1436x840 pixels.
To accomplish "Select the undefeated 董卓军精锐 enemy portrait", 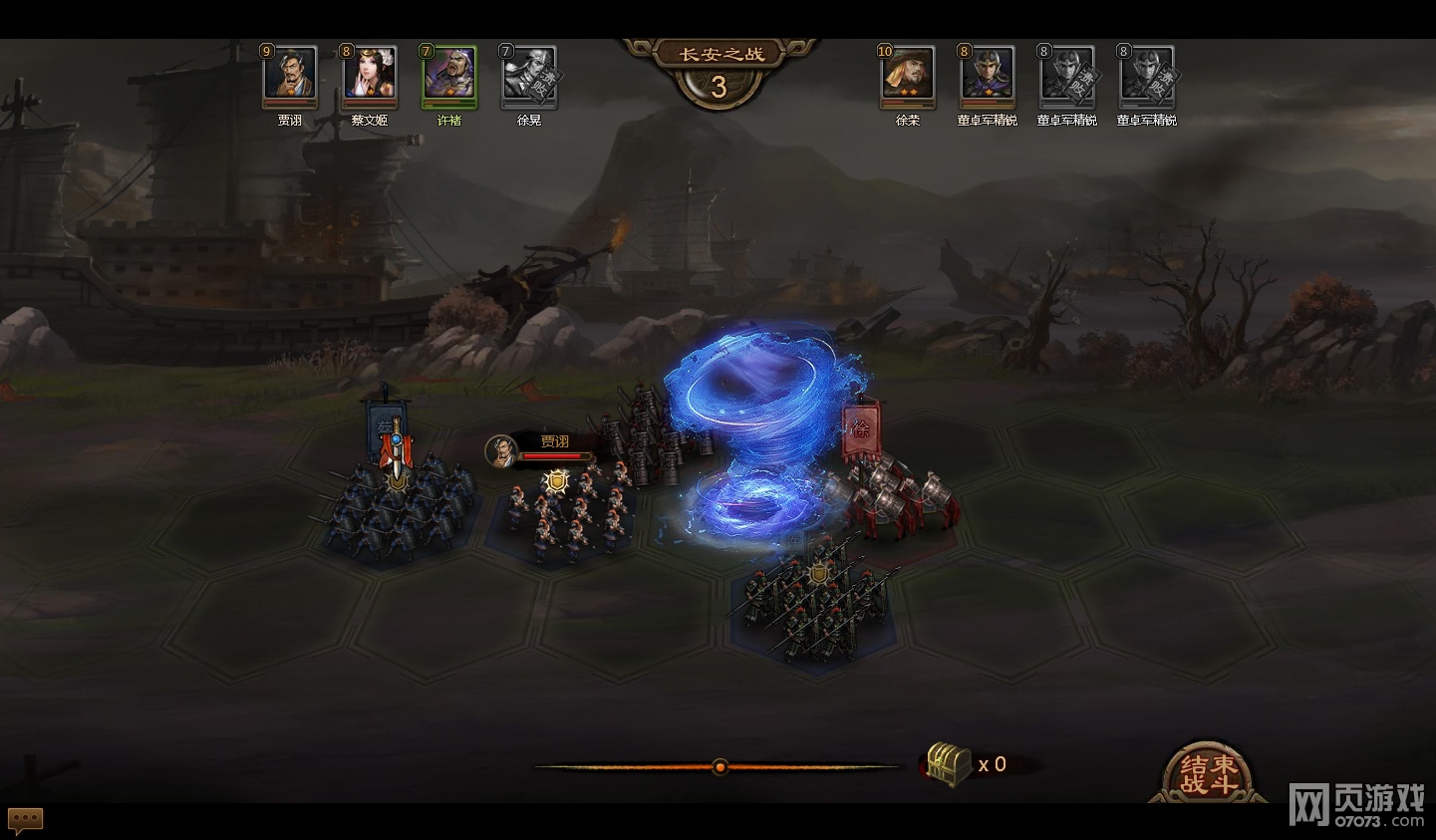I will click(x=988, y=75).
